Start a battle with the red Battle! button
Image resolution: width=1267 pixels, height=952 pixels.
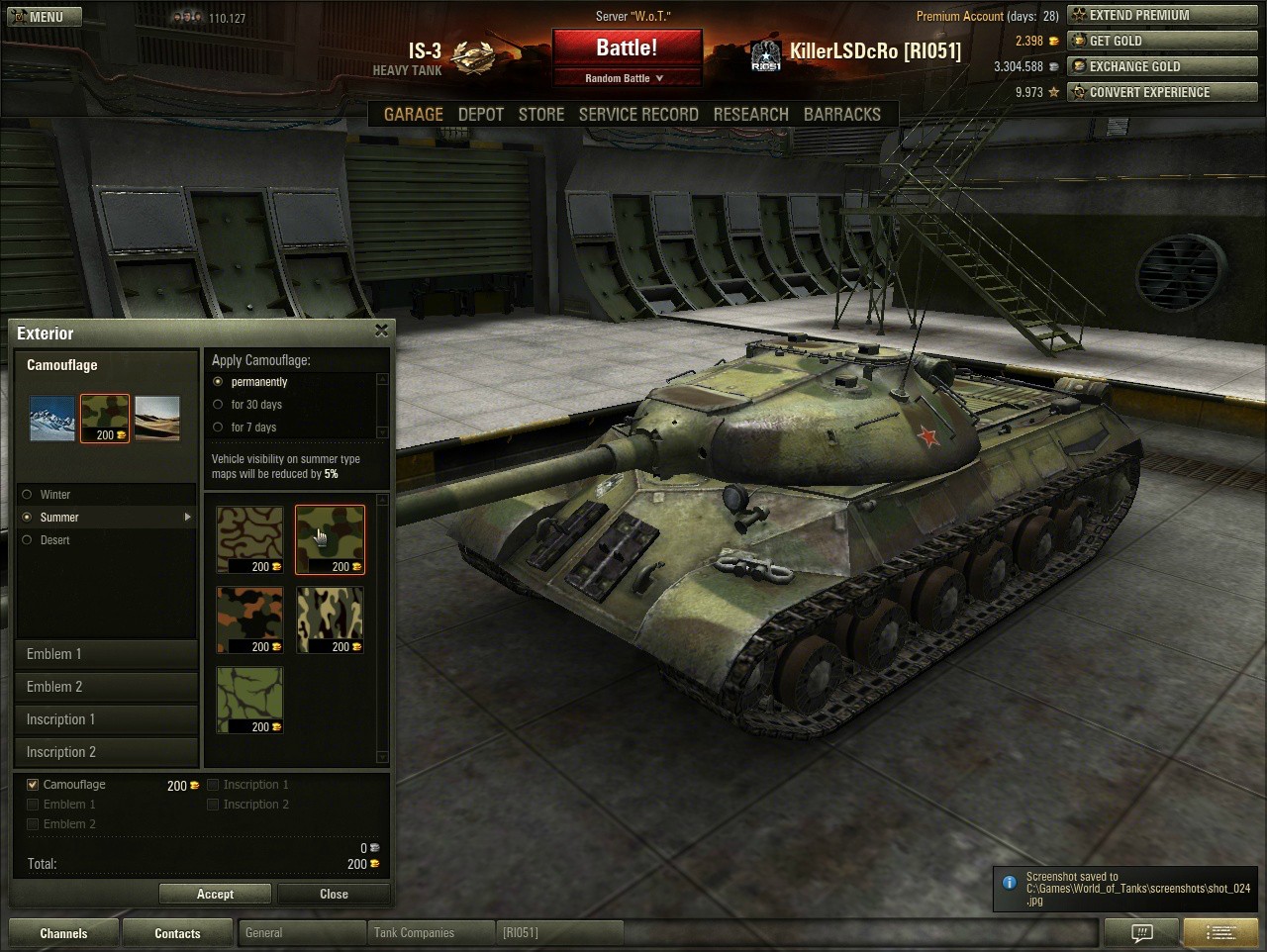click(x=627, y=48)
